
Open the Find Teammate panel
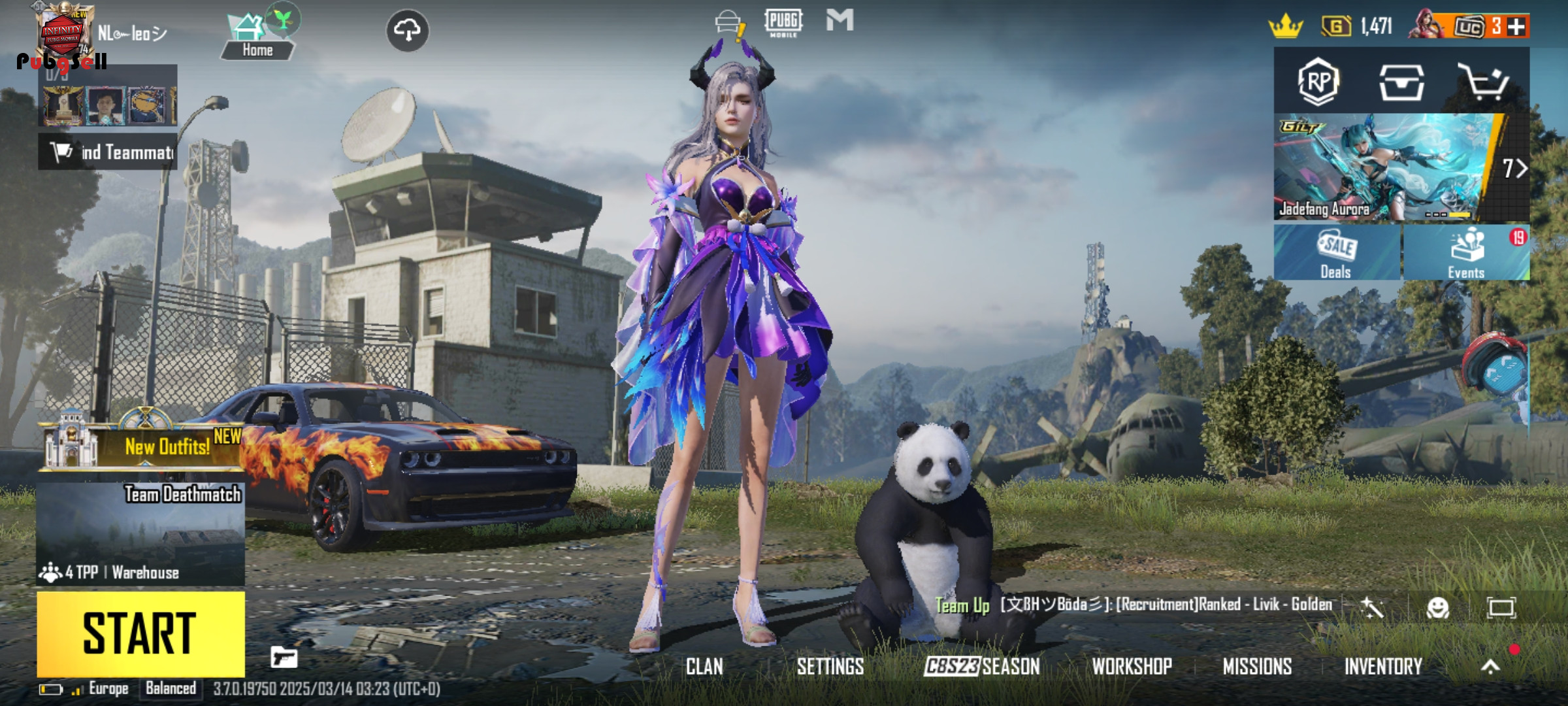[x=108, y=152]
